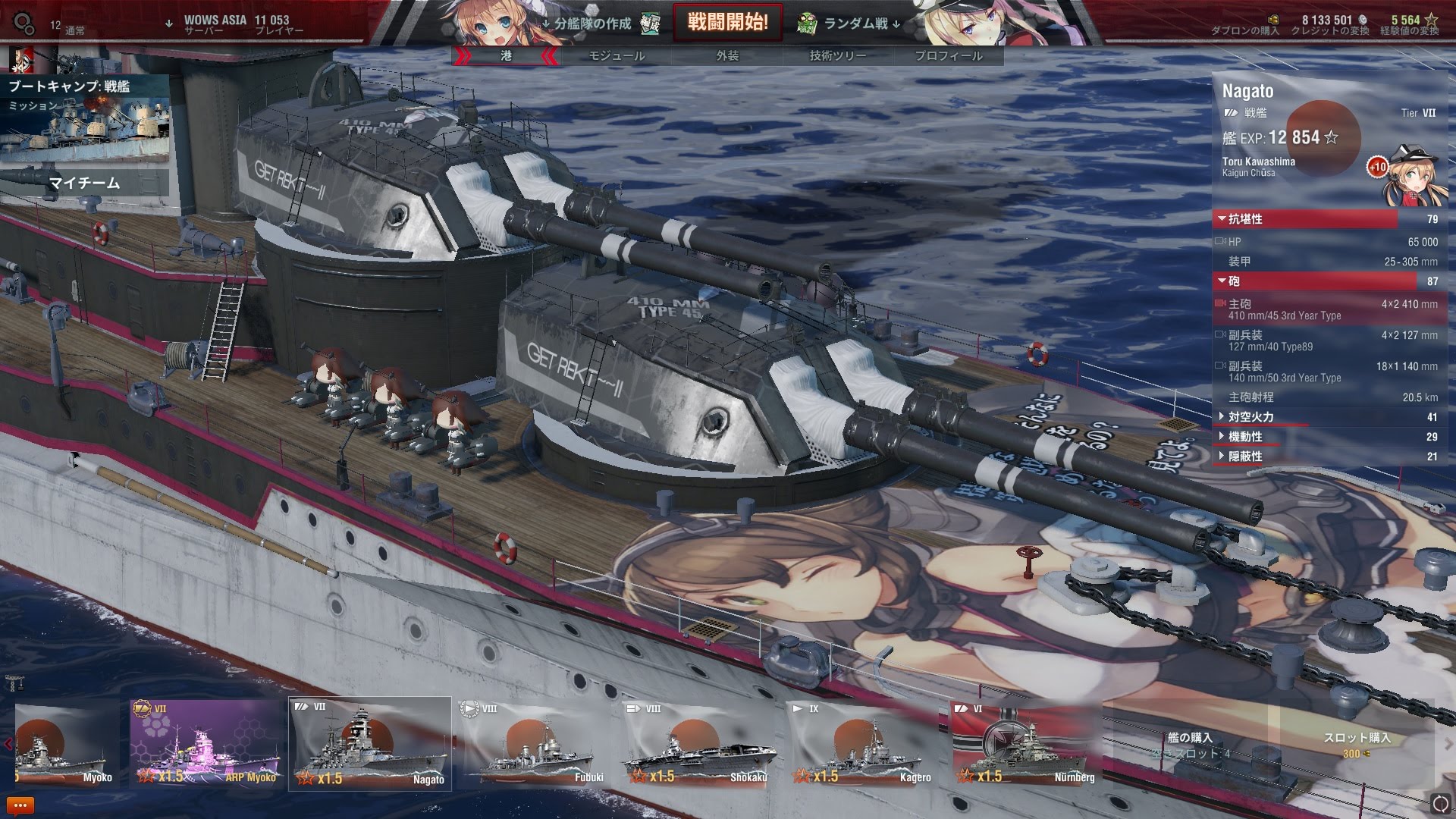
Task: Show the 技術ツリー tech tree tab
Action: (837, 55)
